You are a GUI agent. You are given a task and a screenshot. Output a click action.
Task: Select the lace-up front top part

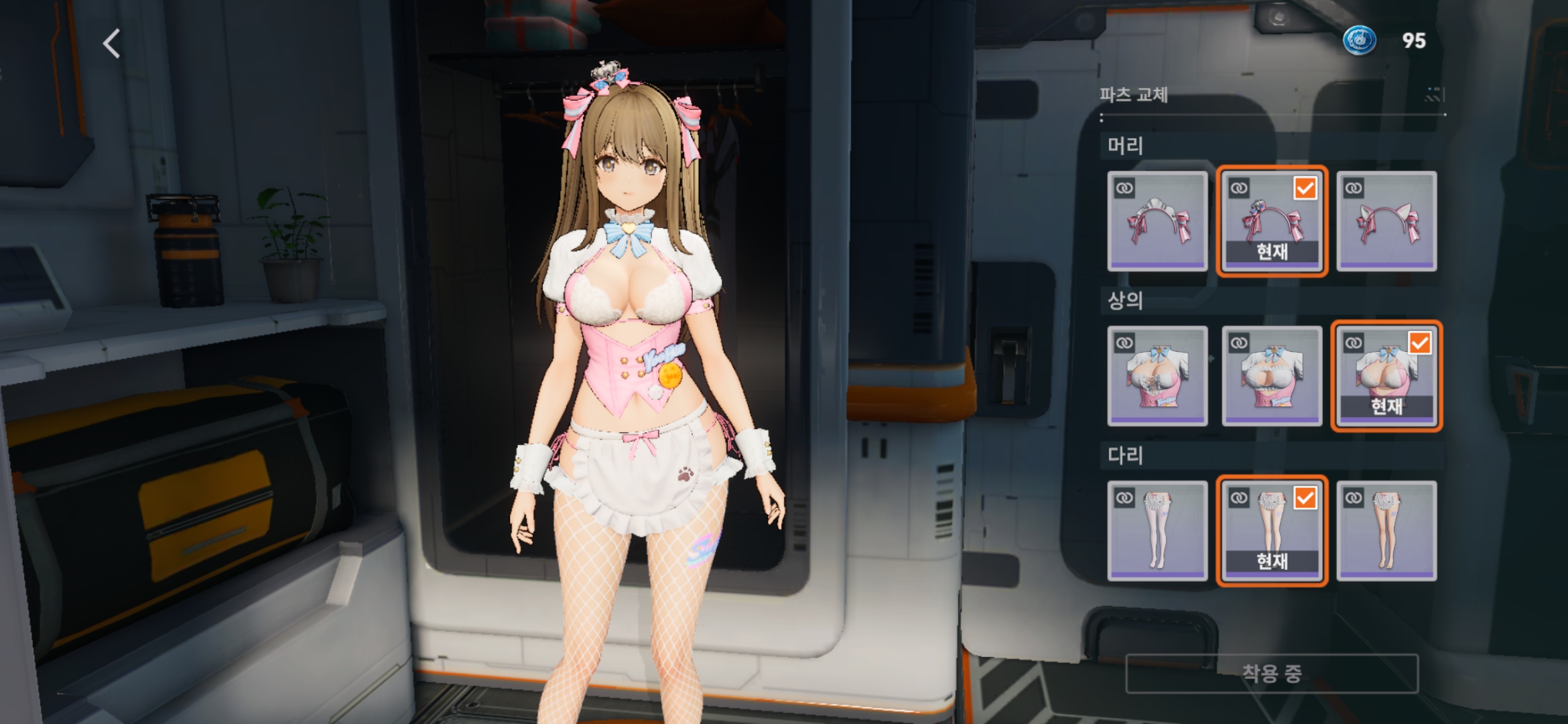(x=1157, y=376)
